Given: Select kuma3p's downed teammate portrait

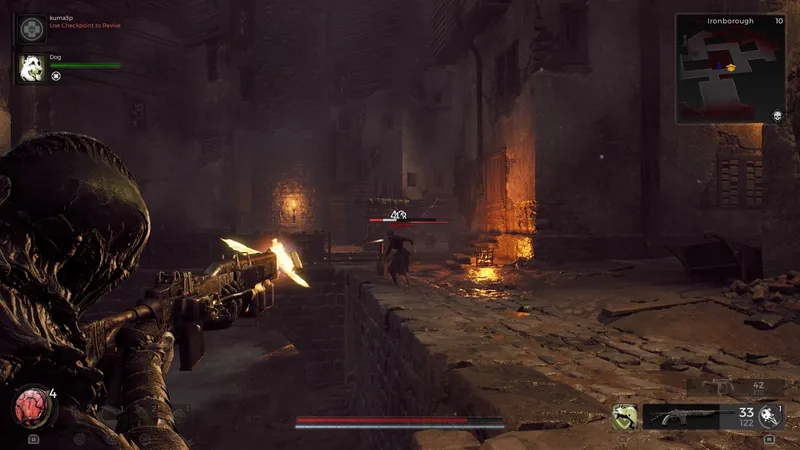Looking at the screenshot, I should 31,27.
